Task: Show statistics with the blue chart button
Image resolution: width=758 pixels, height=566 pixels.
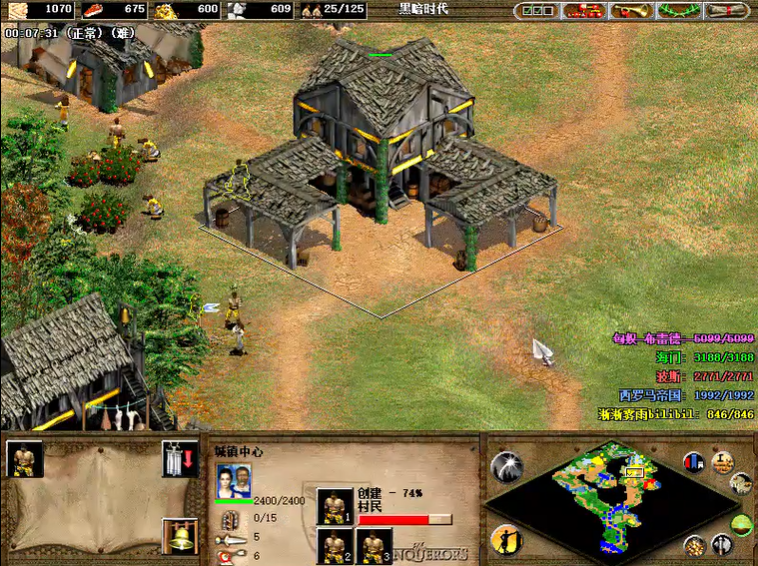Action: (x=693, y=462)
